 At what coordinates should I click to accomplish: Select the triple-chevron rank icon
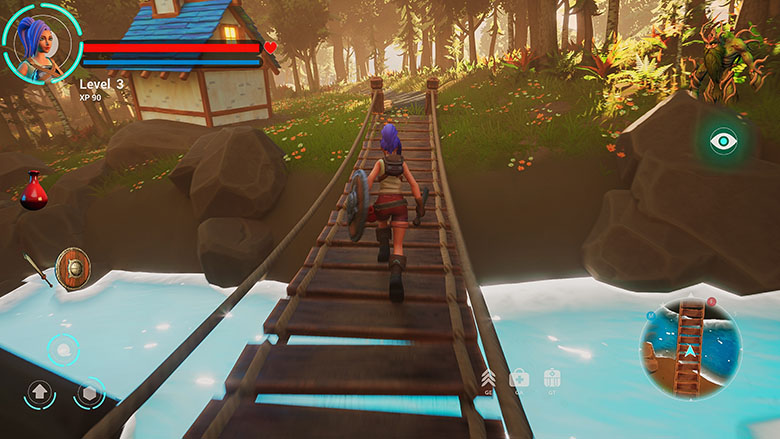[489, 378]
